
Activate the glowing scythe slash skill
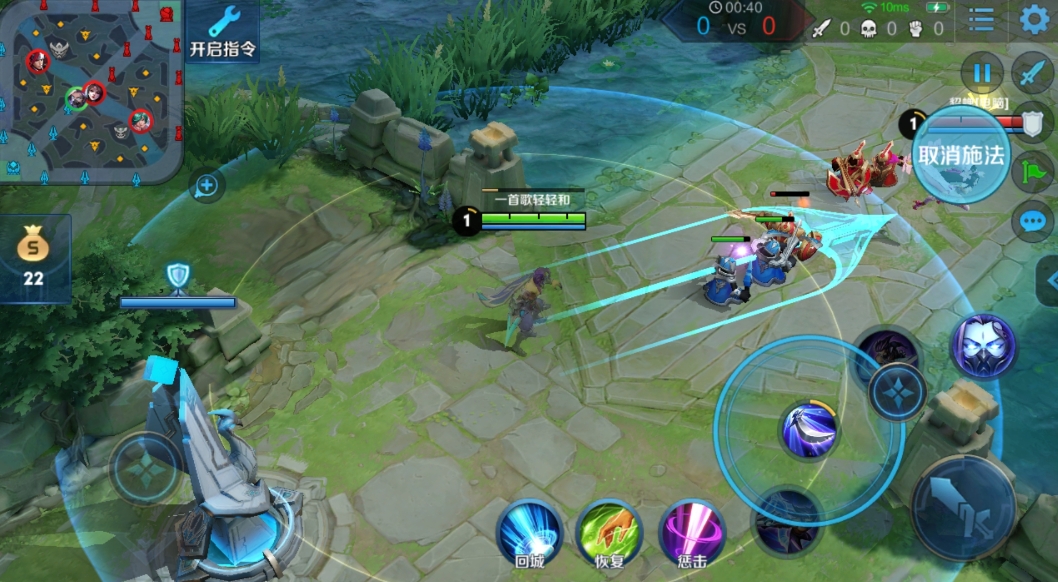point(809,431)
